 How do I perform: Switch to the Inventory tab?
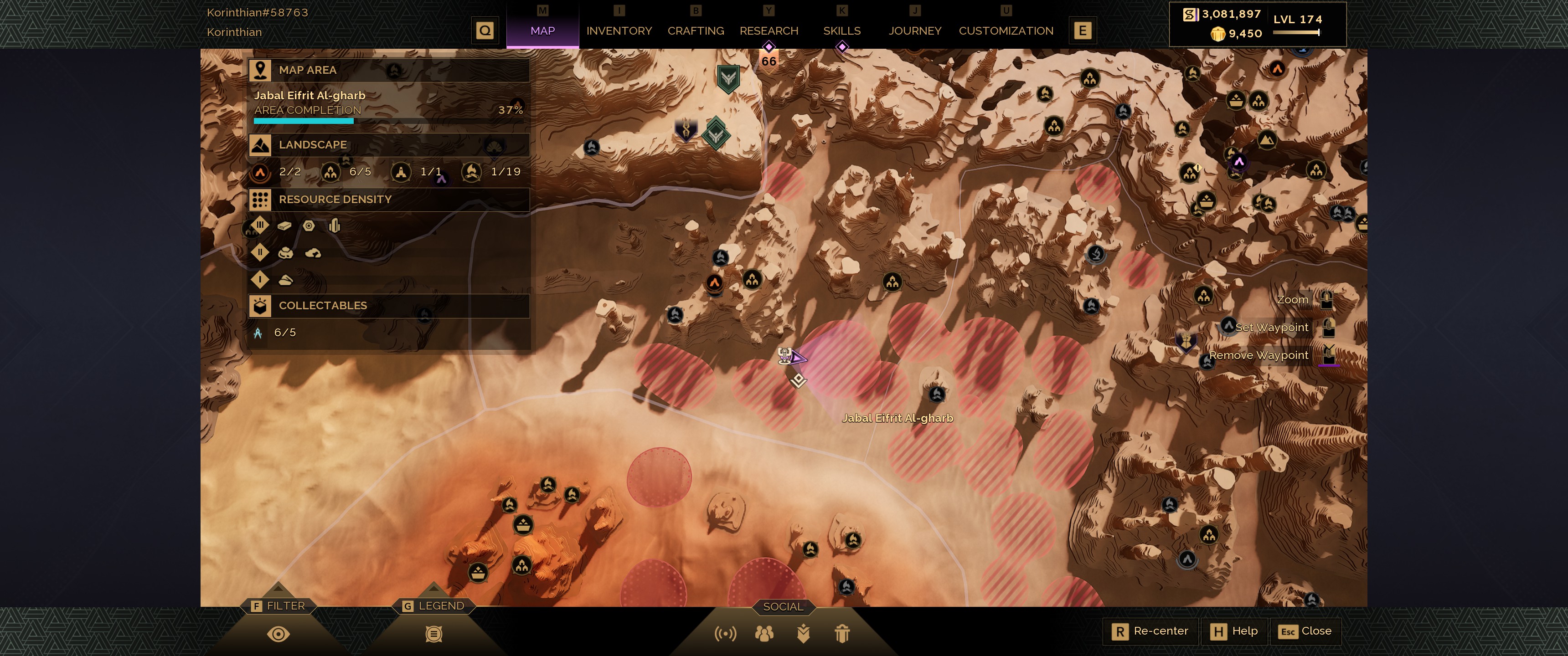[x=619, y=31]
